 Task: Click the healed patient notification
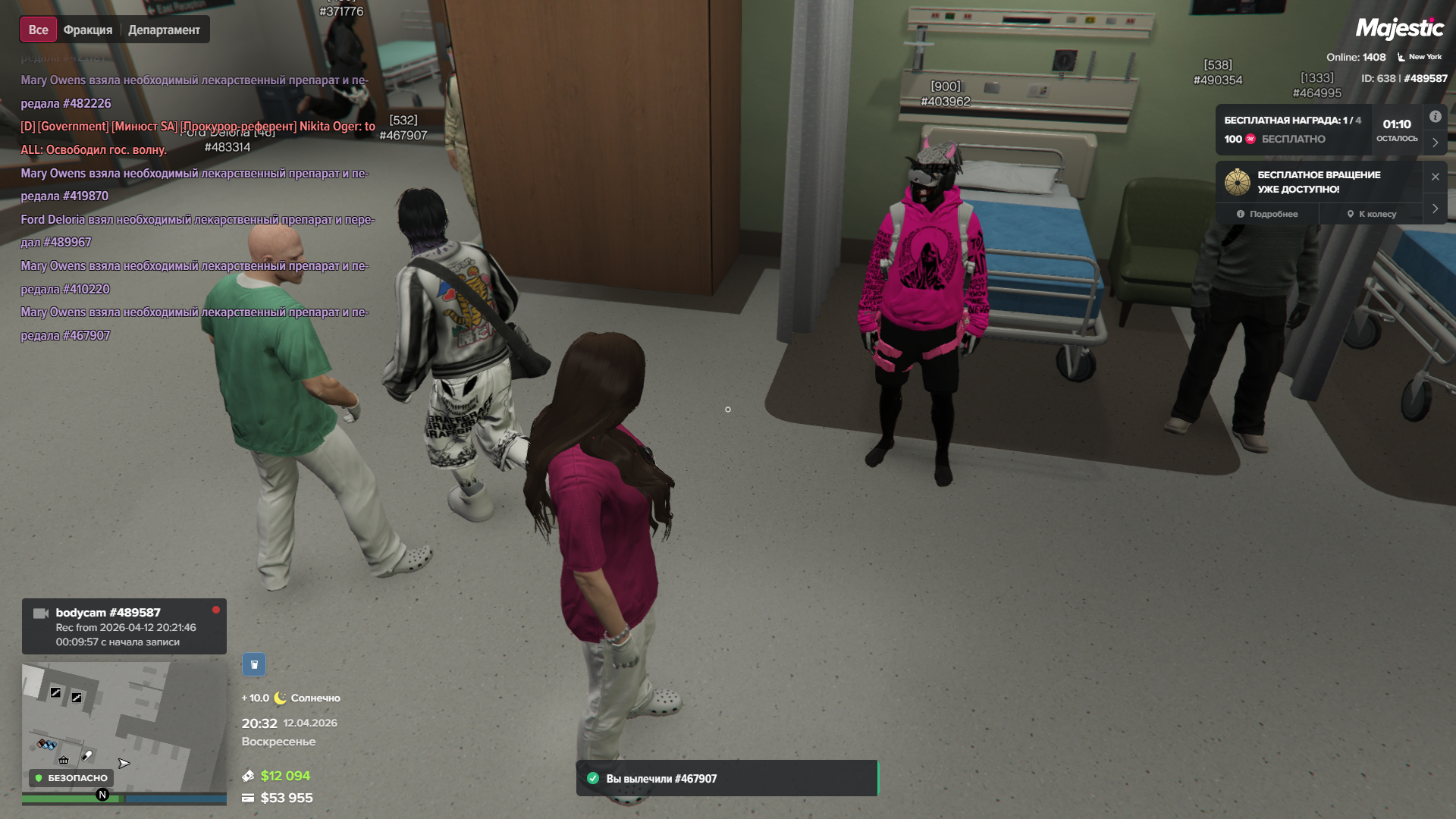coord(726,779)
